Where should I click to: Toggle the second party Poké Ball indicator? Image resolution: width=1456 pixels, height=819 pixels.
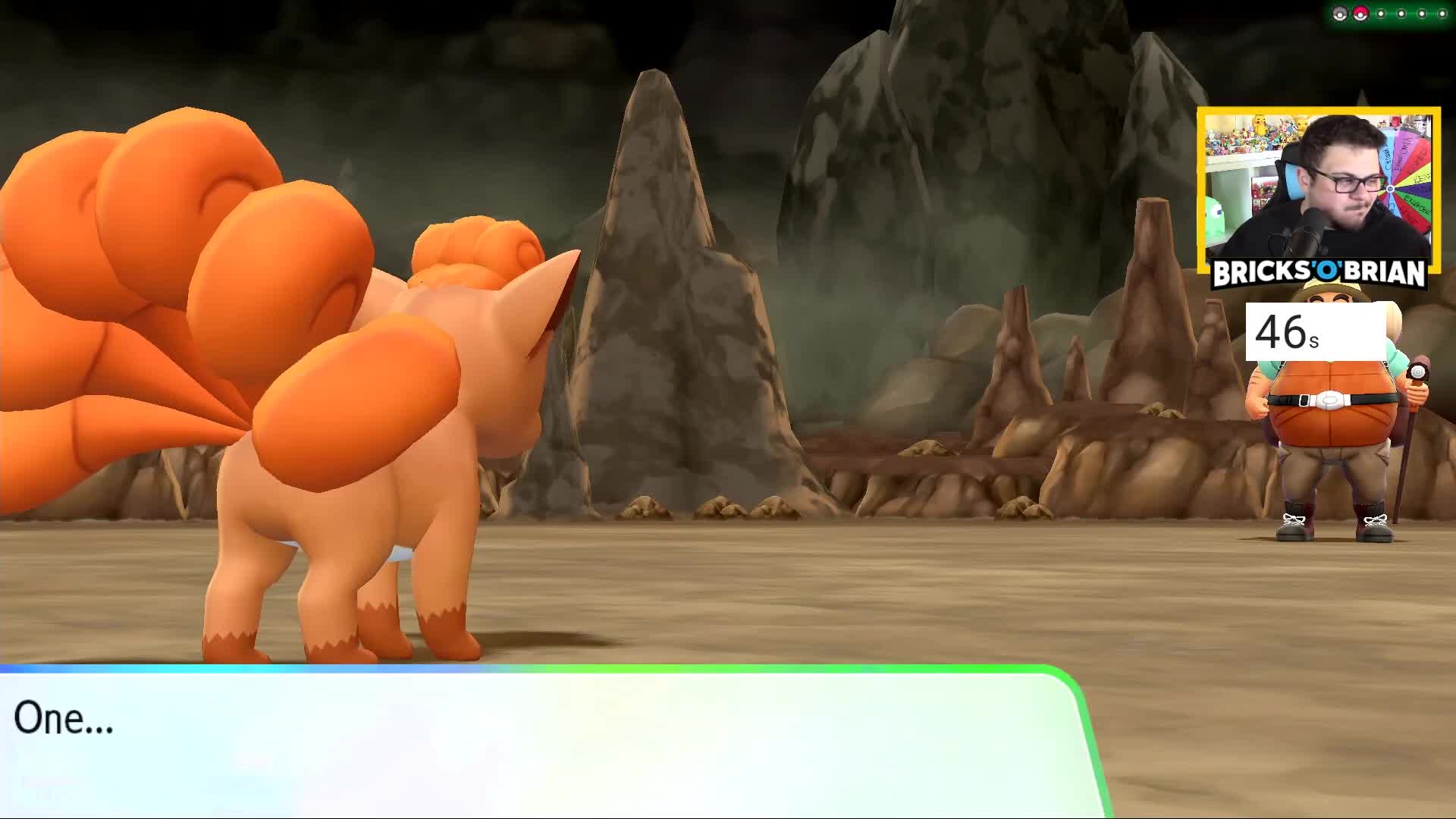[1360, 14]
